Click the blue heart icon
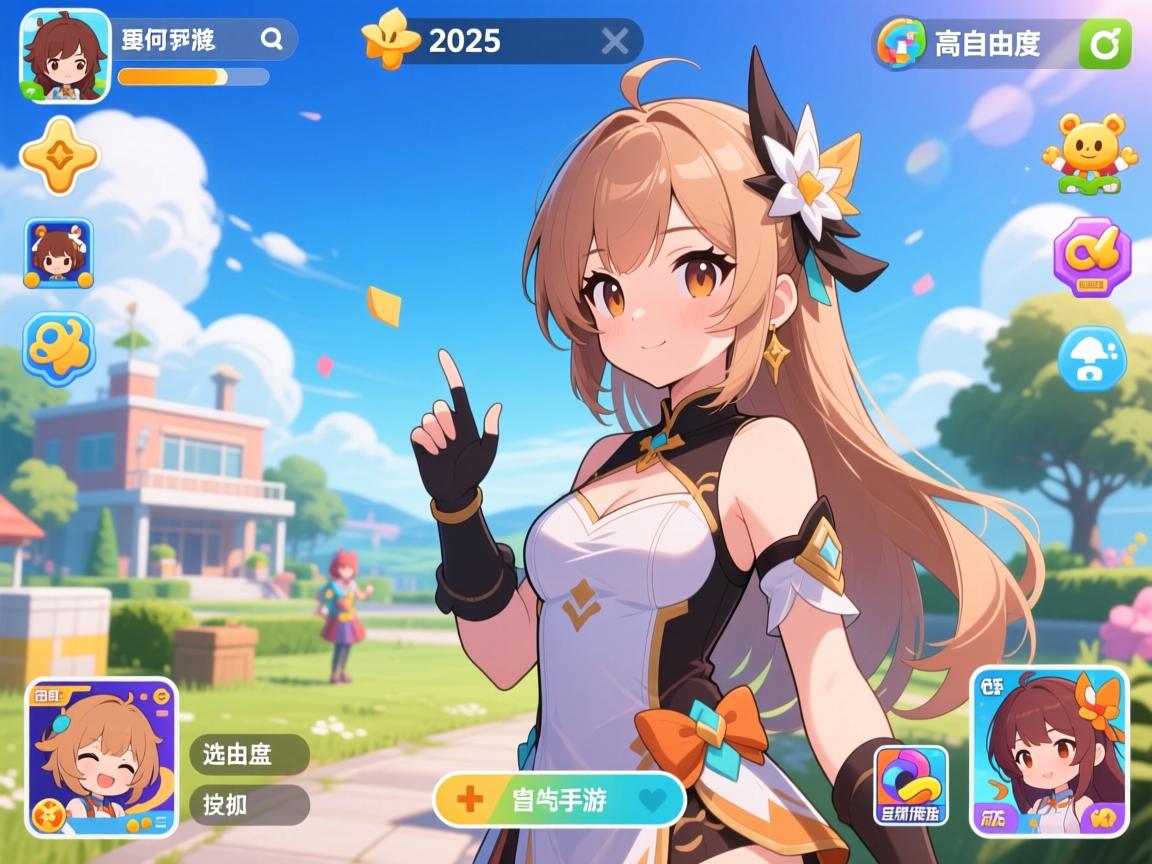The height and width of the screenshot is (864, 1152). (x=652, y=799)
